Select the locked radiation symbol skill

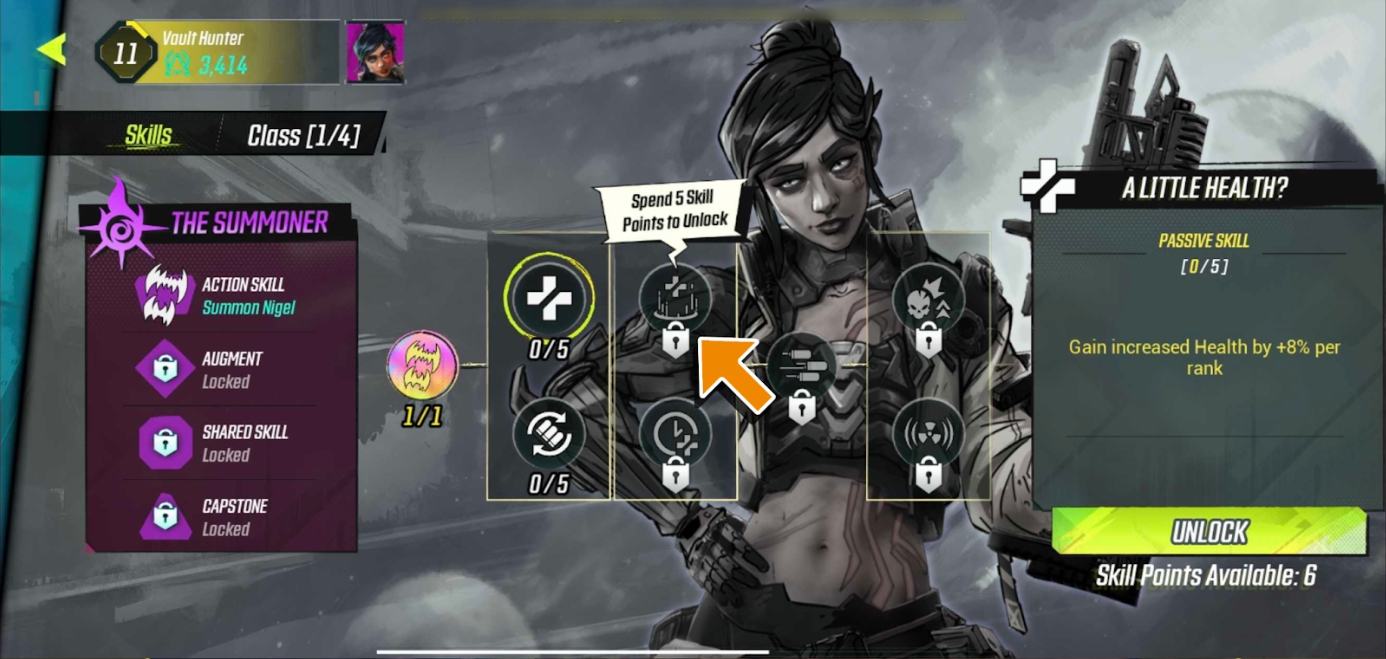(x=928, y=434)
